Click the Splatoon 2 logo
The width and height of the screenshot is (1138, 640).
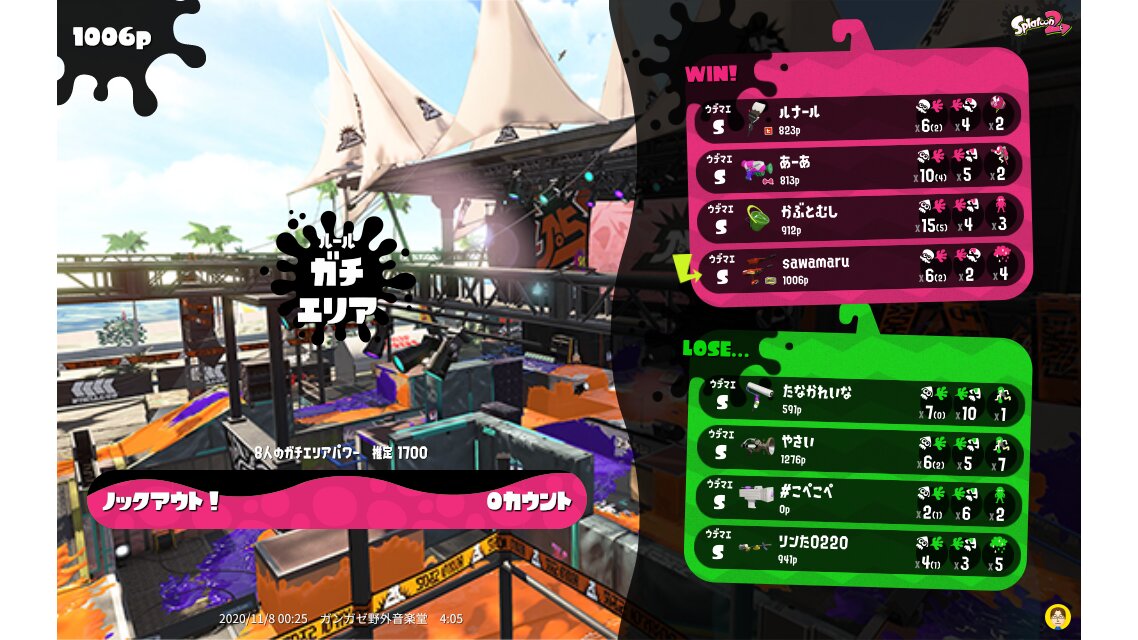point(1040,25)
